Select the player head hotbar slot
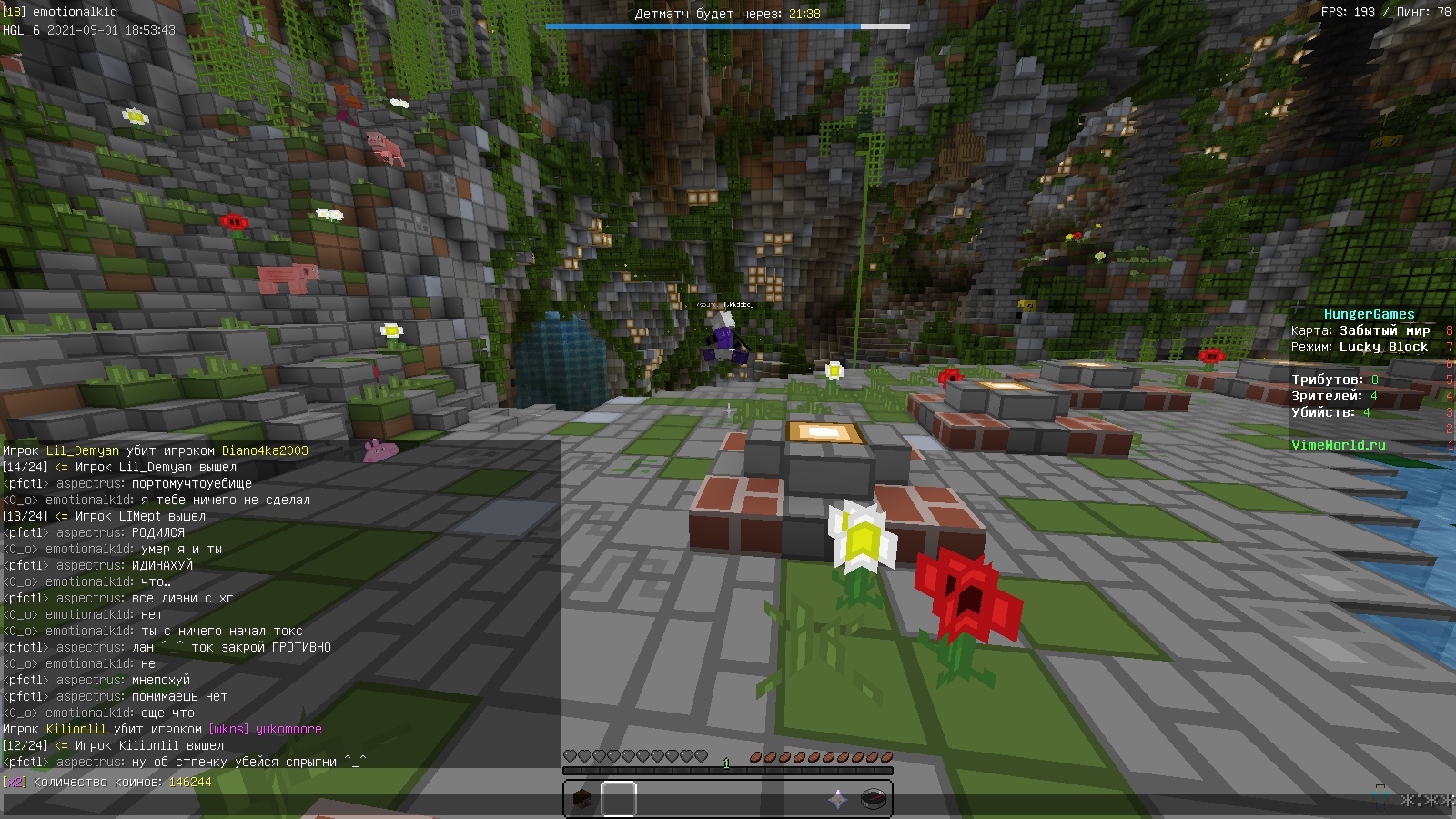The image size is (1456, 819). [582, 800]
